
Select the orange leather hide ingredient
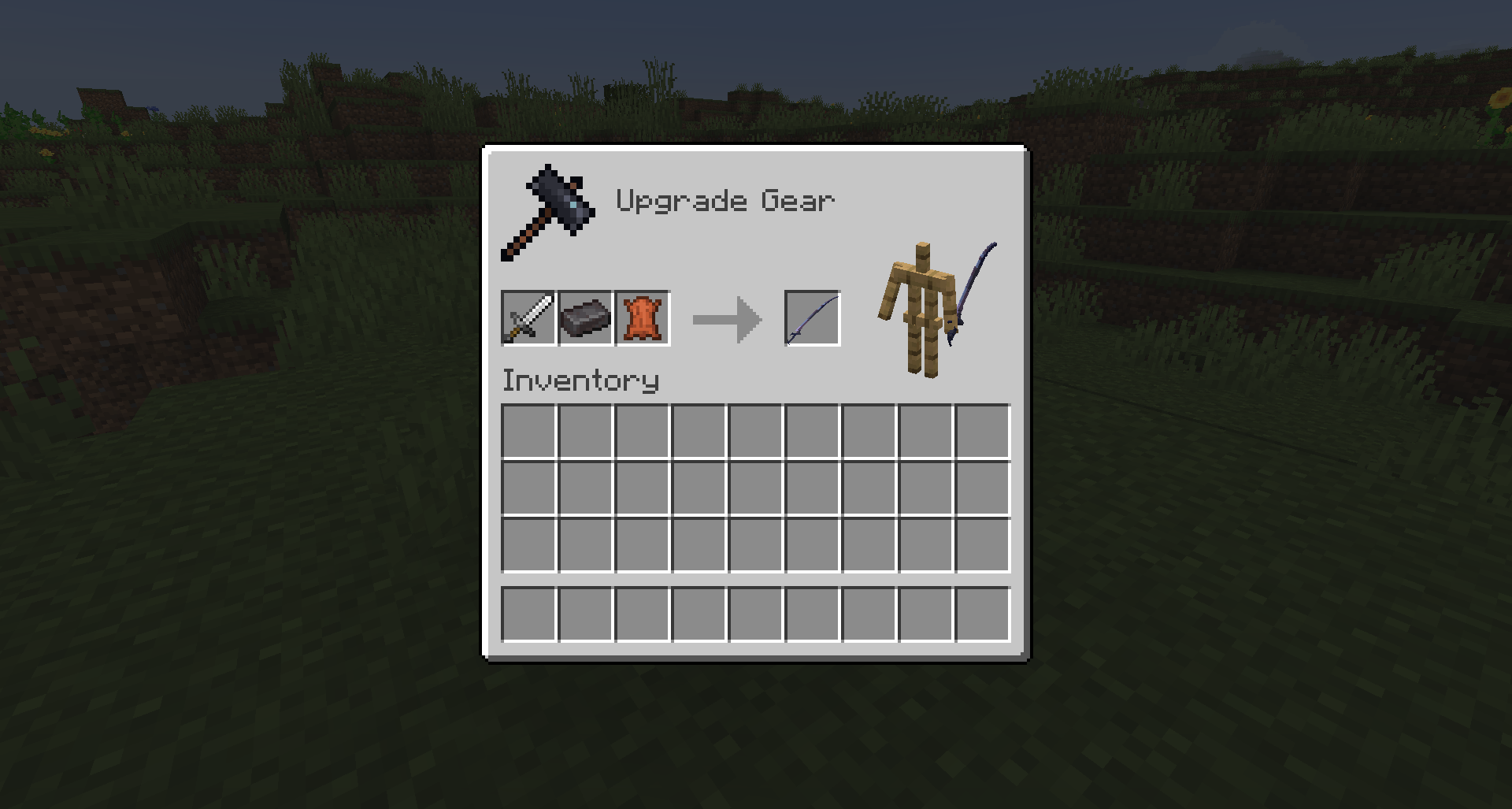[x=641, y=318]
